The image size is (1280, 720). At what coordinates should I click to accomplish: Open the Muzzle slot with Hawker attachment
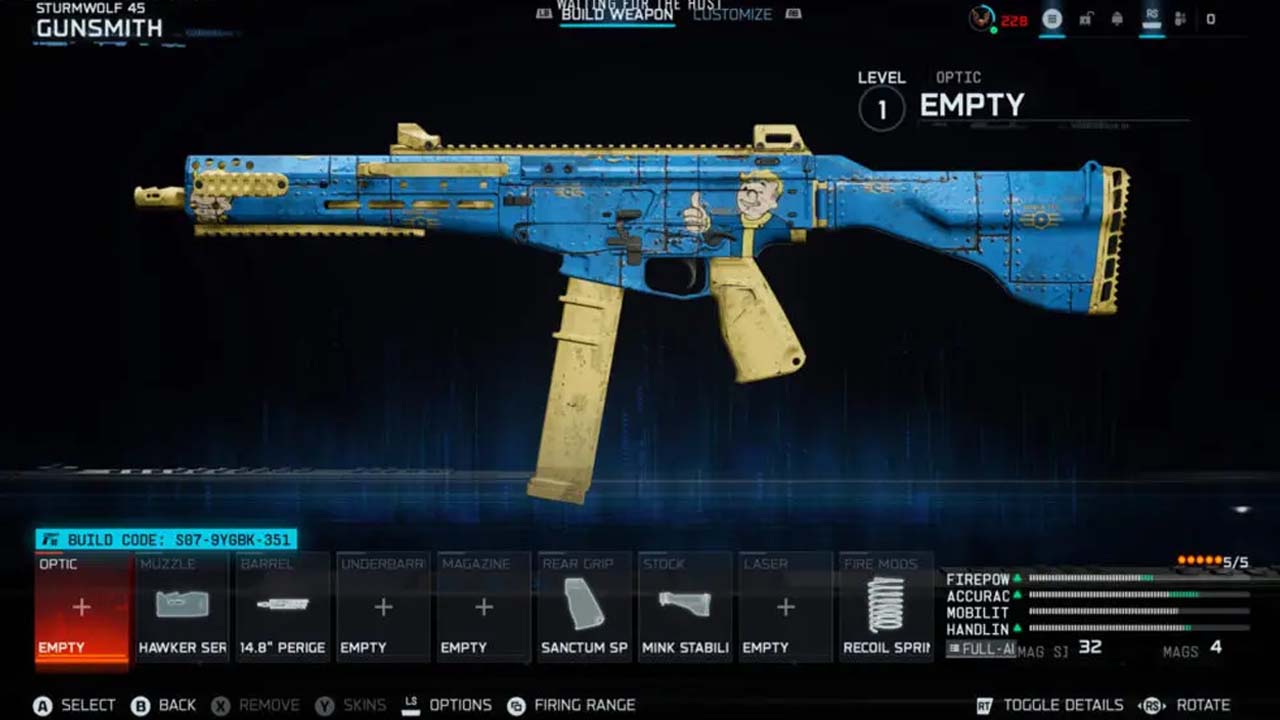(182, 607)
